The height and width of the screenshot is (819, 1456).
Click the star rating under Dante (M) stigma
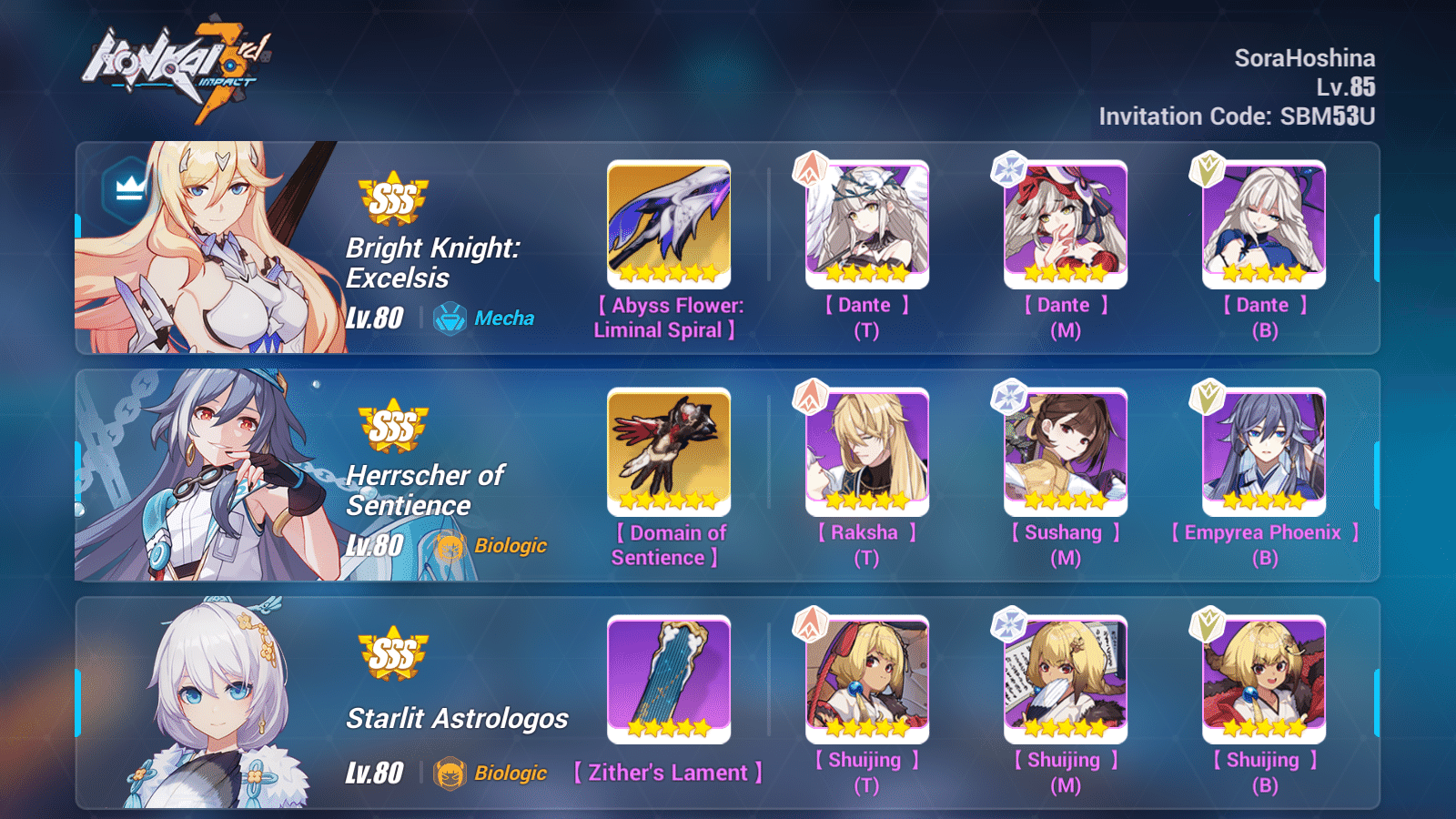1065,273
